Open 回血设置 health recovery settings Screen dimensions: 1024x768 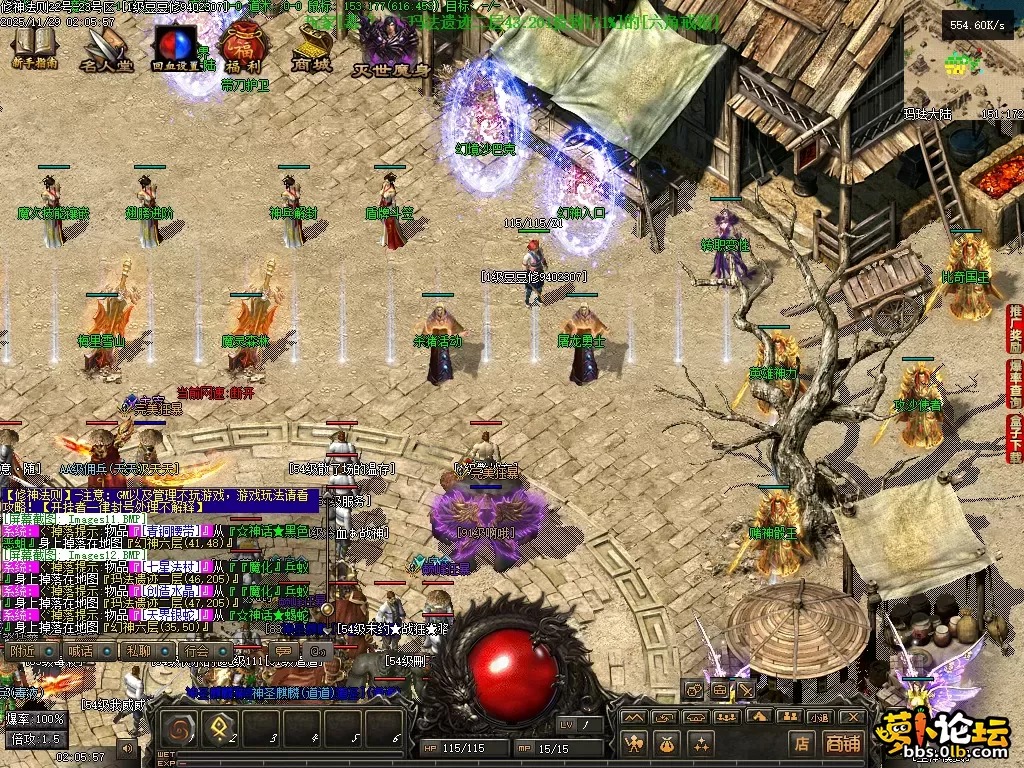click(x=174, y=48)
